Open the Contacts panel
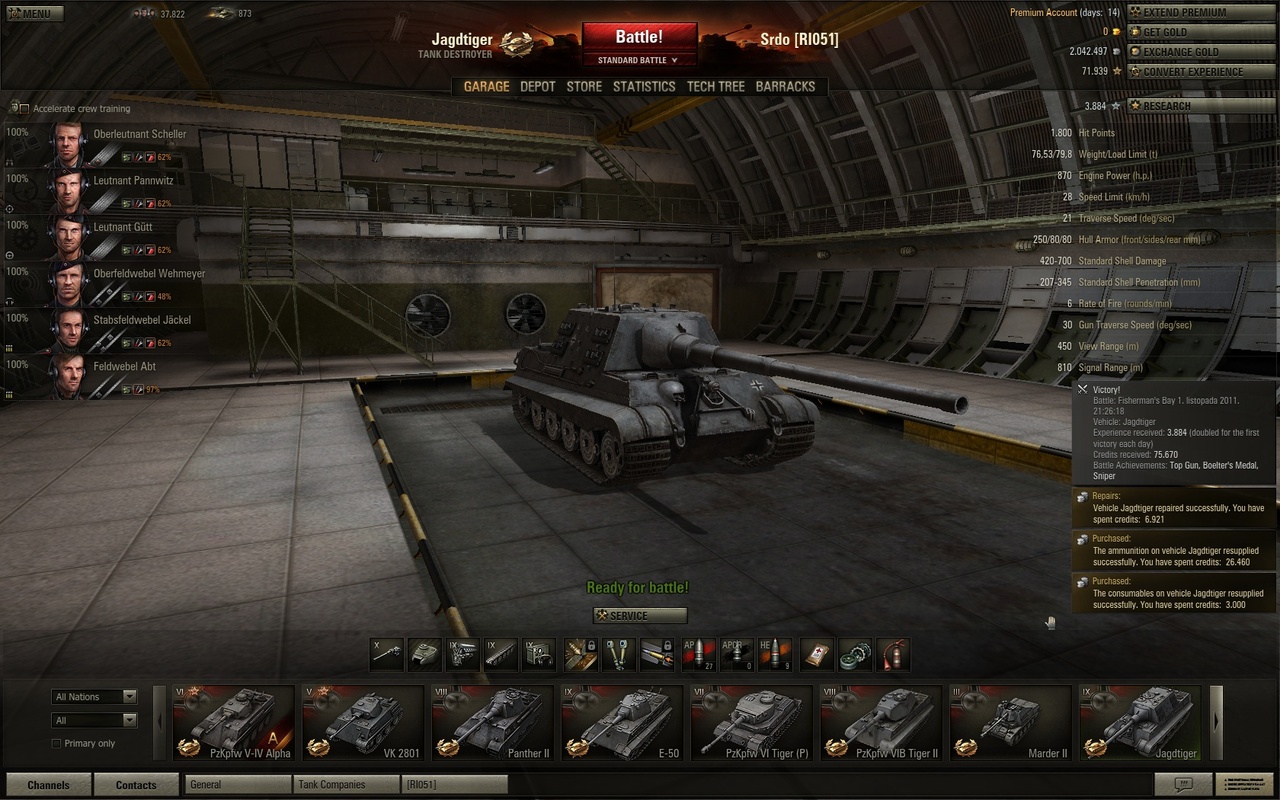Image resolution: width=1280 pixels, height=800 pixels. [136, 785]
